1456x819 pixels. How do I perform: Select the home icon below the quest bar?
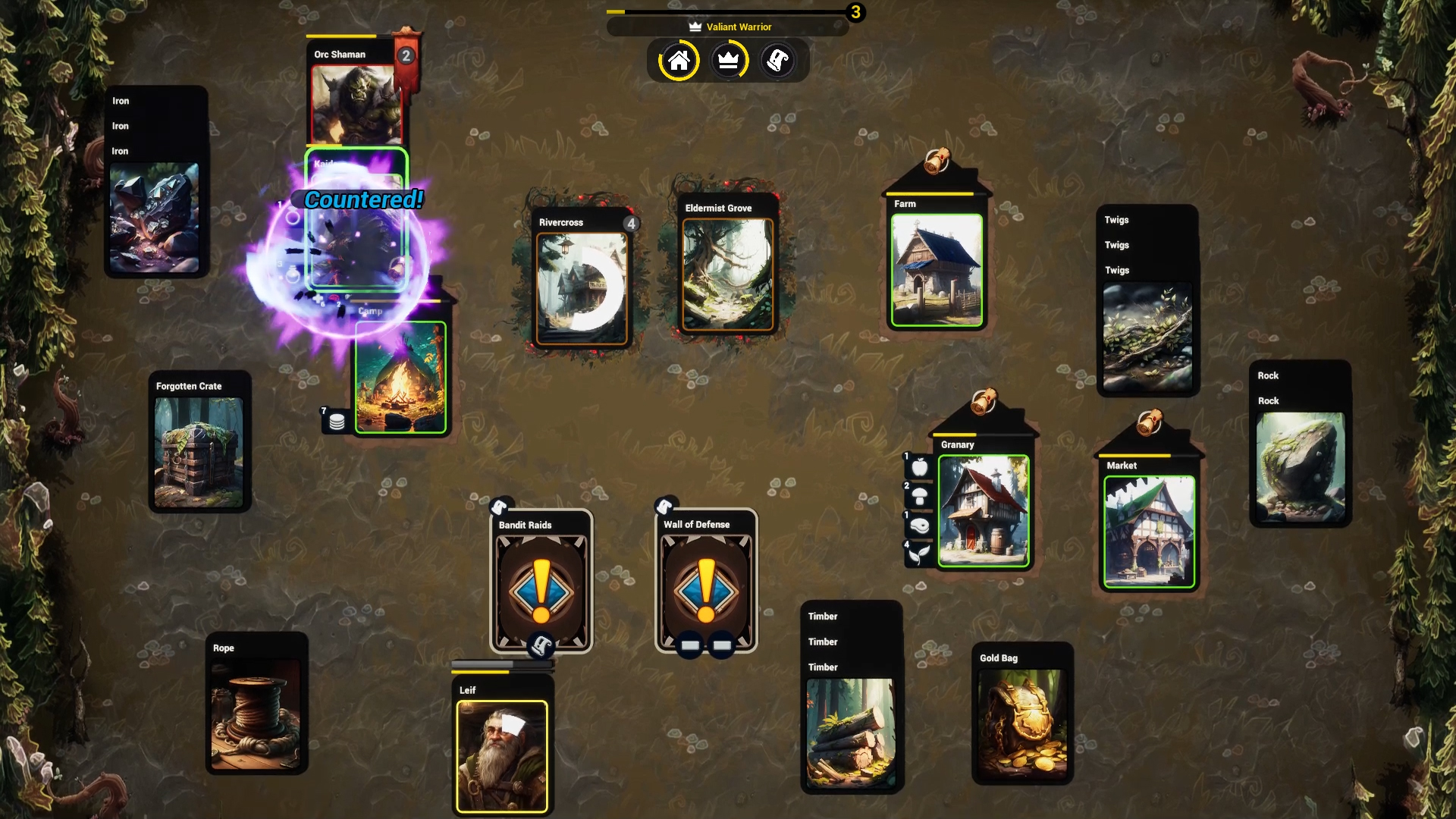click(x=679, y=61)
